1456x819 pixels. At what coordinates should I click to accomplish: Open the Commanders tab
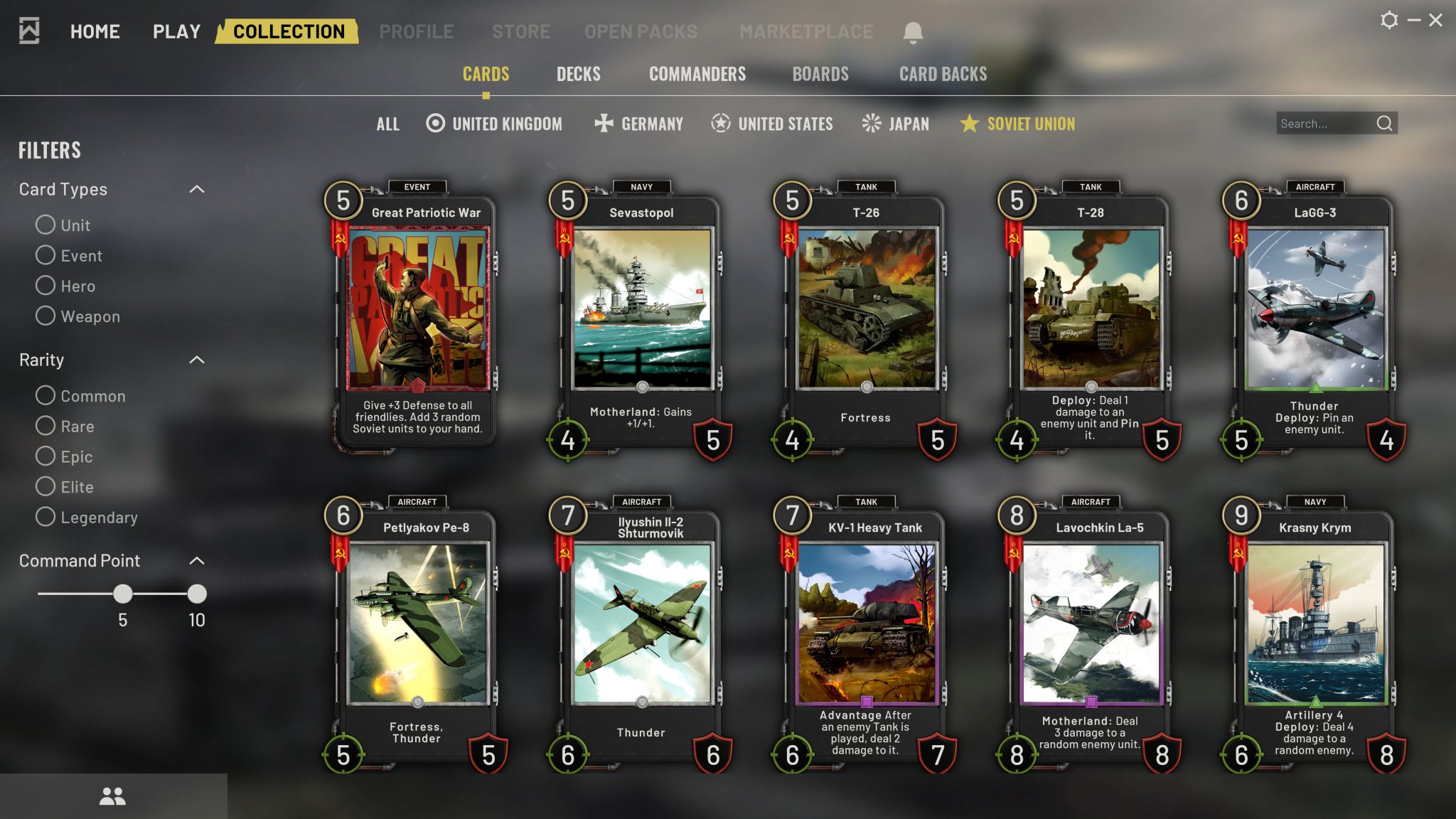[697, 73]
